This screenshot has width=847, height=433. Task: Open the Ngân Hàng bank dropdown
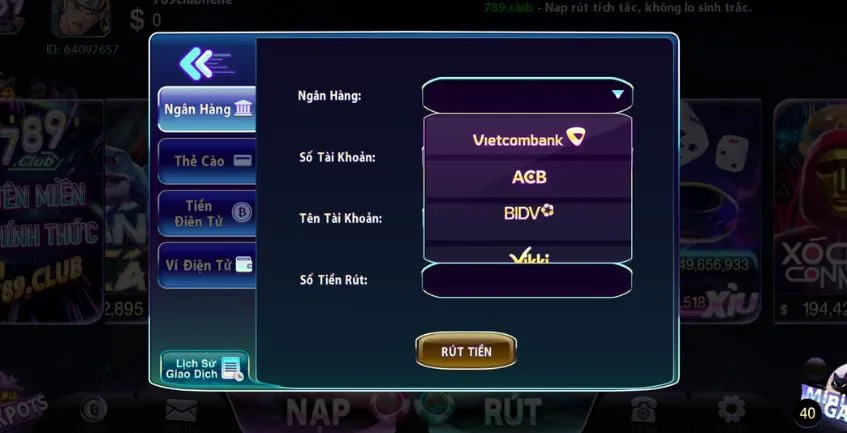(x=527, y=95)
